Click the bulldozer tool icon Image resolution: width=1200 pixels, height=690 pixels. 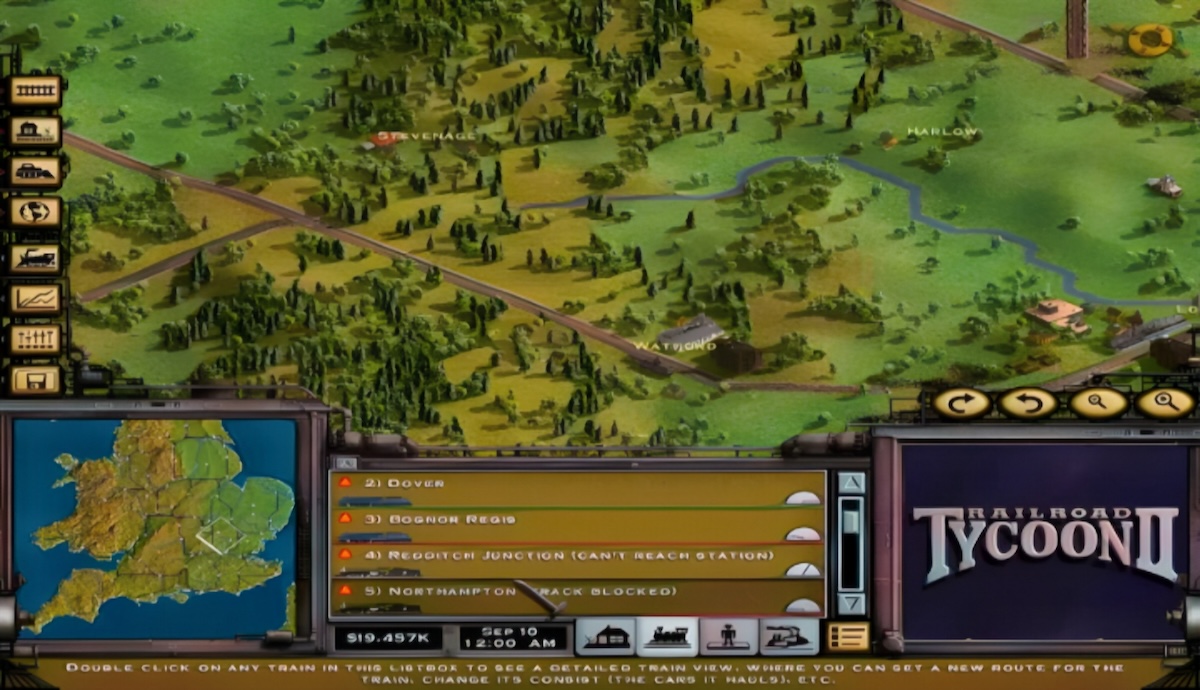pyautogui.click(x=36, y=171)
